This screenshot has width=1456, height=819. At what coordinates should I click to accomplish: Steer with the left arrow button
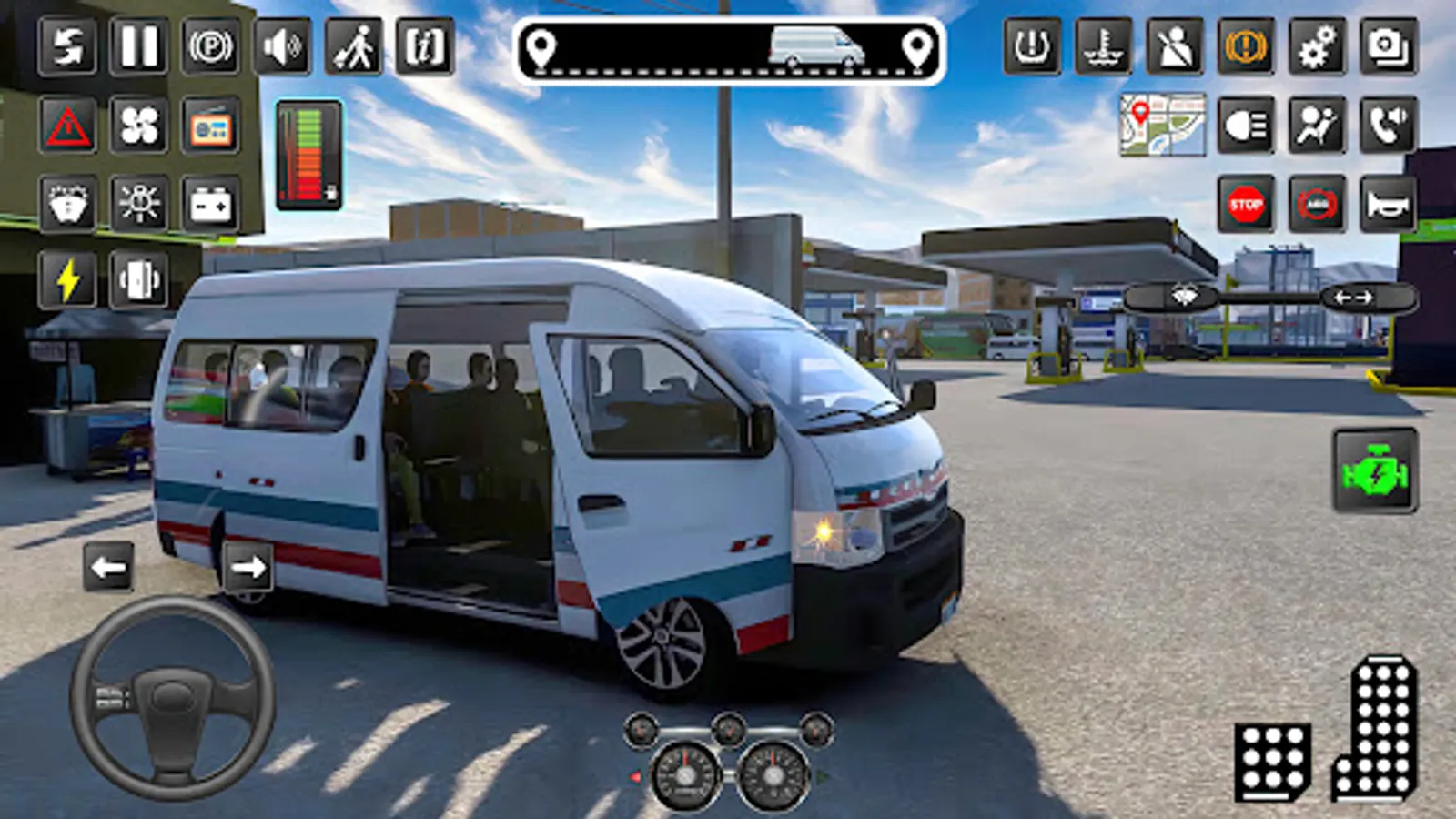108,568
